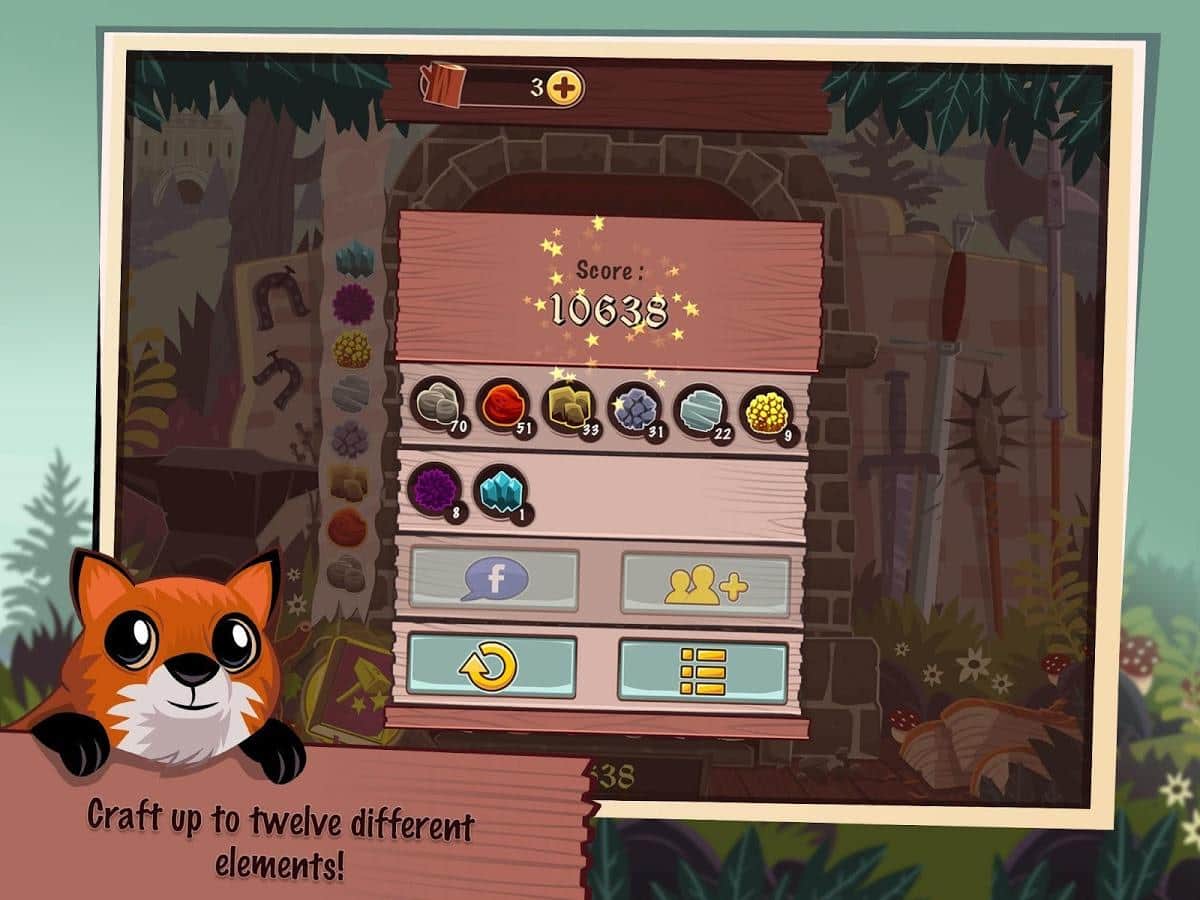Select the grey stone element showing 70
The height and width of the screenshot is (900, 1200).
(x=437, y=405)
